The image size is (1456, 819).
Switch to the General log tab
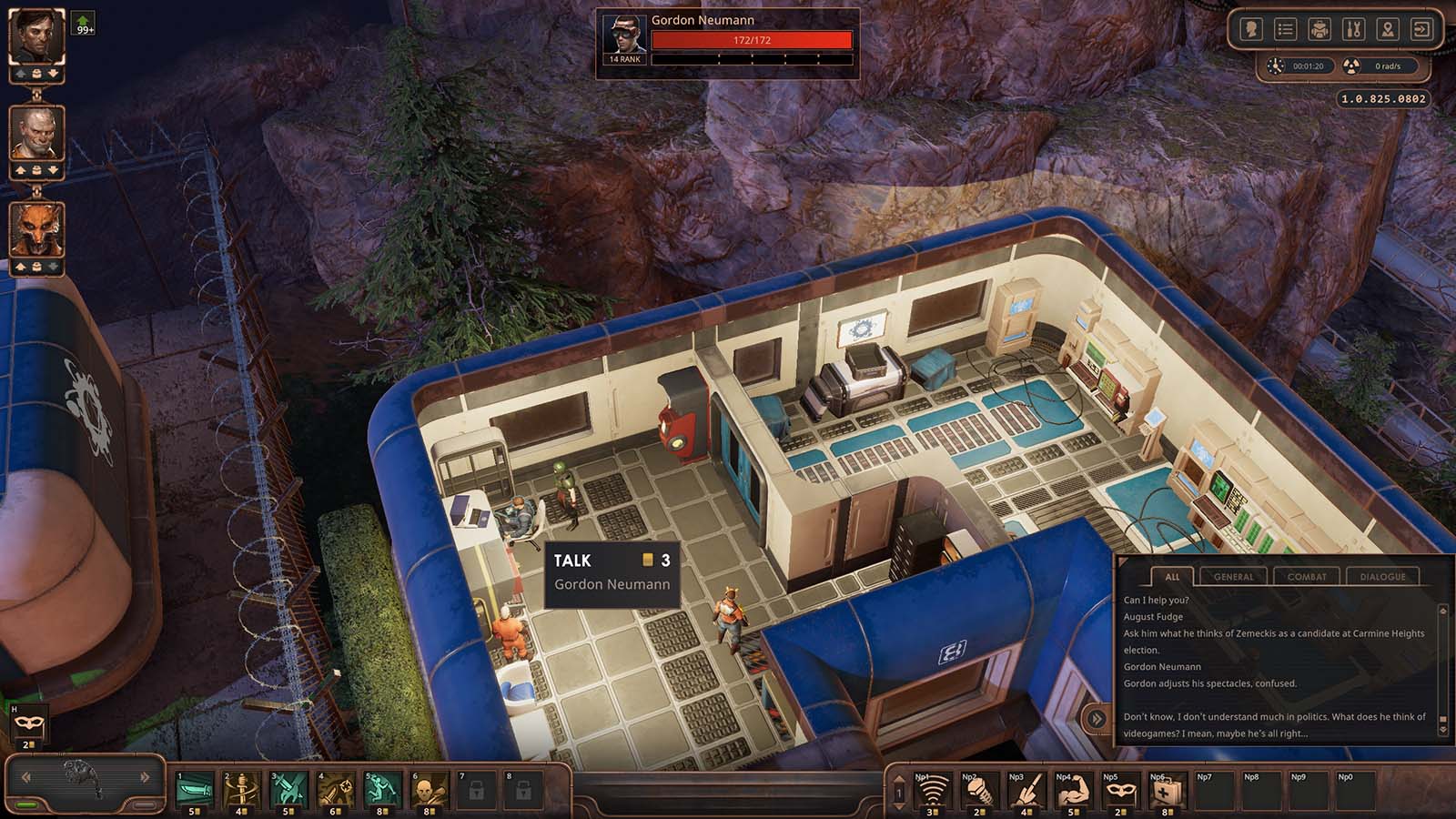(x=1233, y=576)
